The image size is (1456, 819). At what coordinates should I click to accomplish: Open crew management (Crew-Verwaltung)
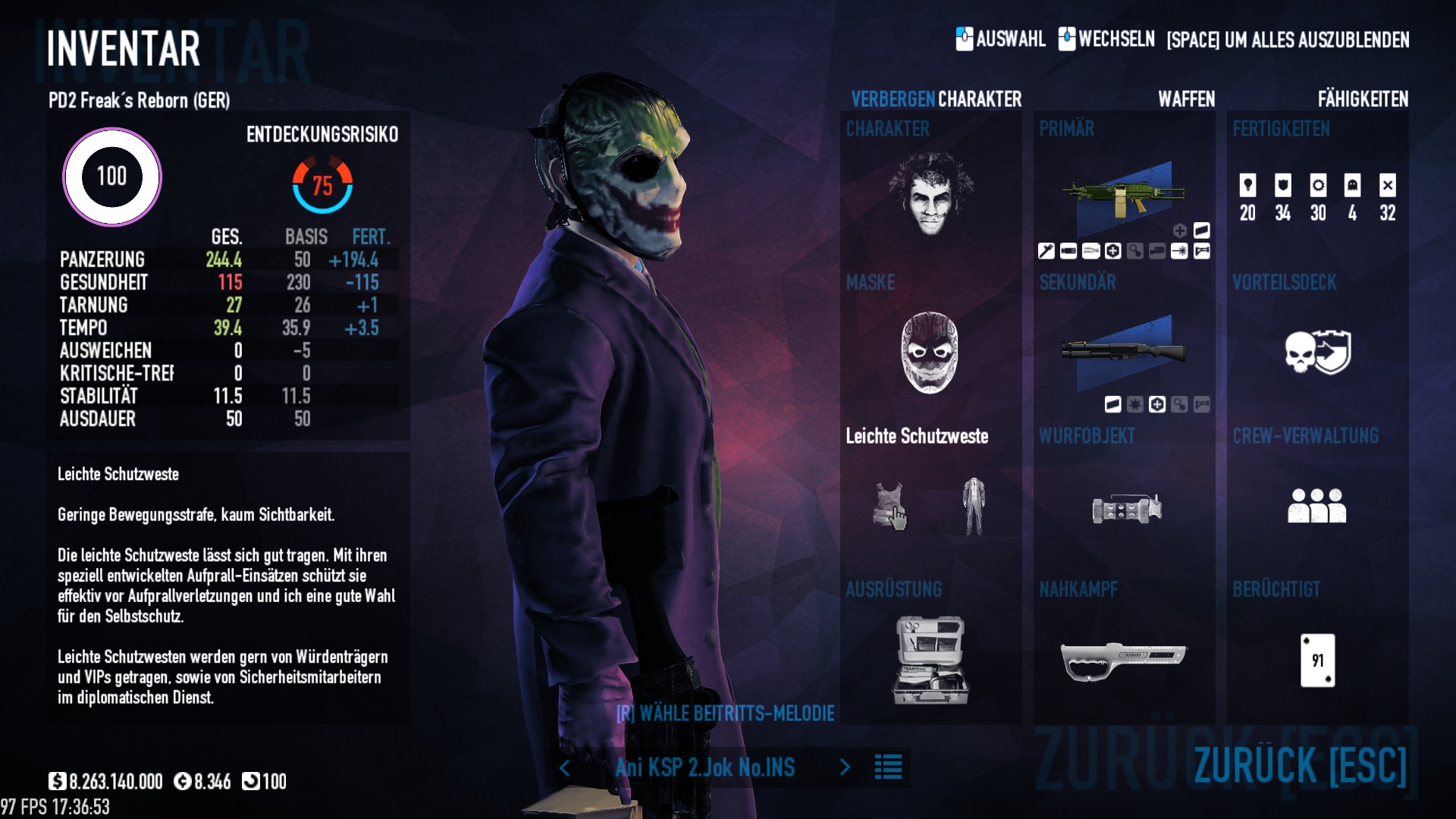(x=1317, y=506)
